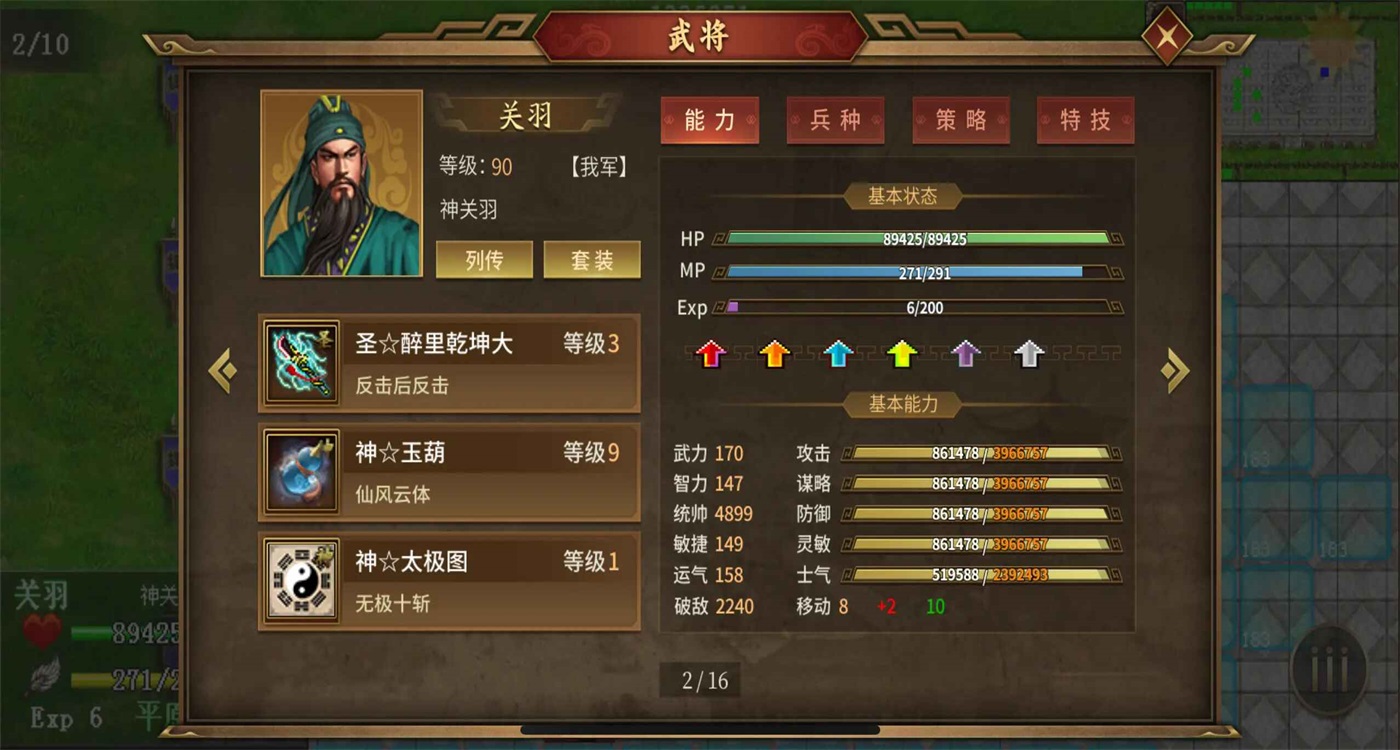
Task: Click the 列传 biography button
Action: [484, 259]
